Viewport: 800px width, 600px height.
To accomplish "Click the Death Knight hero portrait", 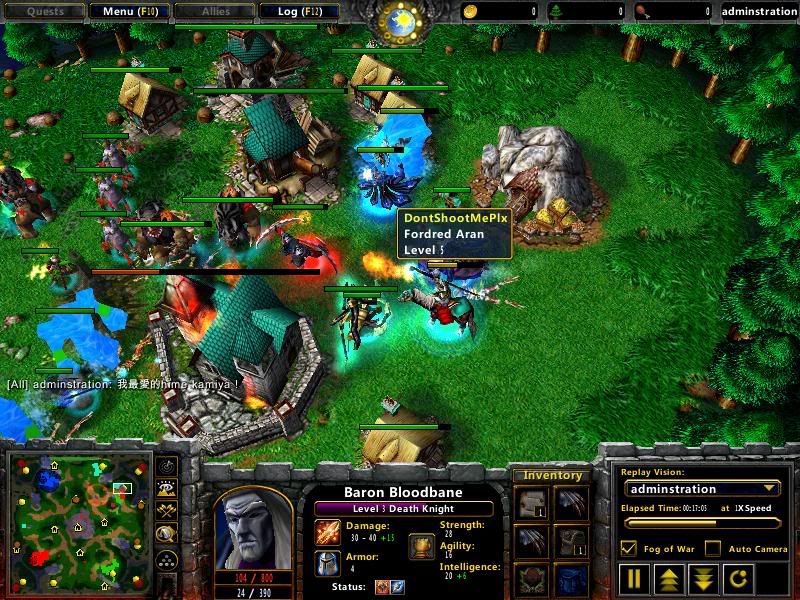I will [x=253, y=528].
